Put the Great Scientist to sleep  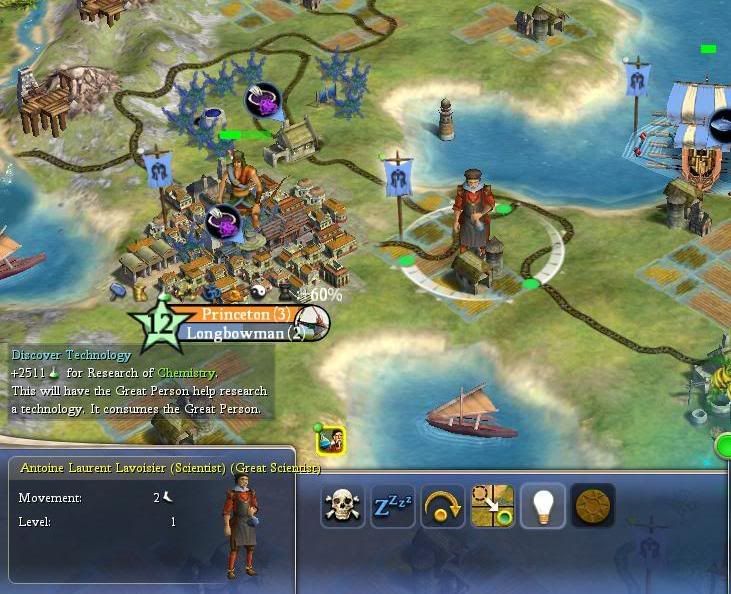(x=393, y=506)
